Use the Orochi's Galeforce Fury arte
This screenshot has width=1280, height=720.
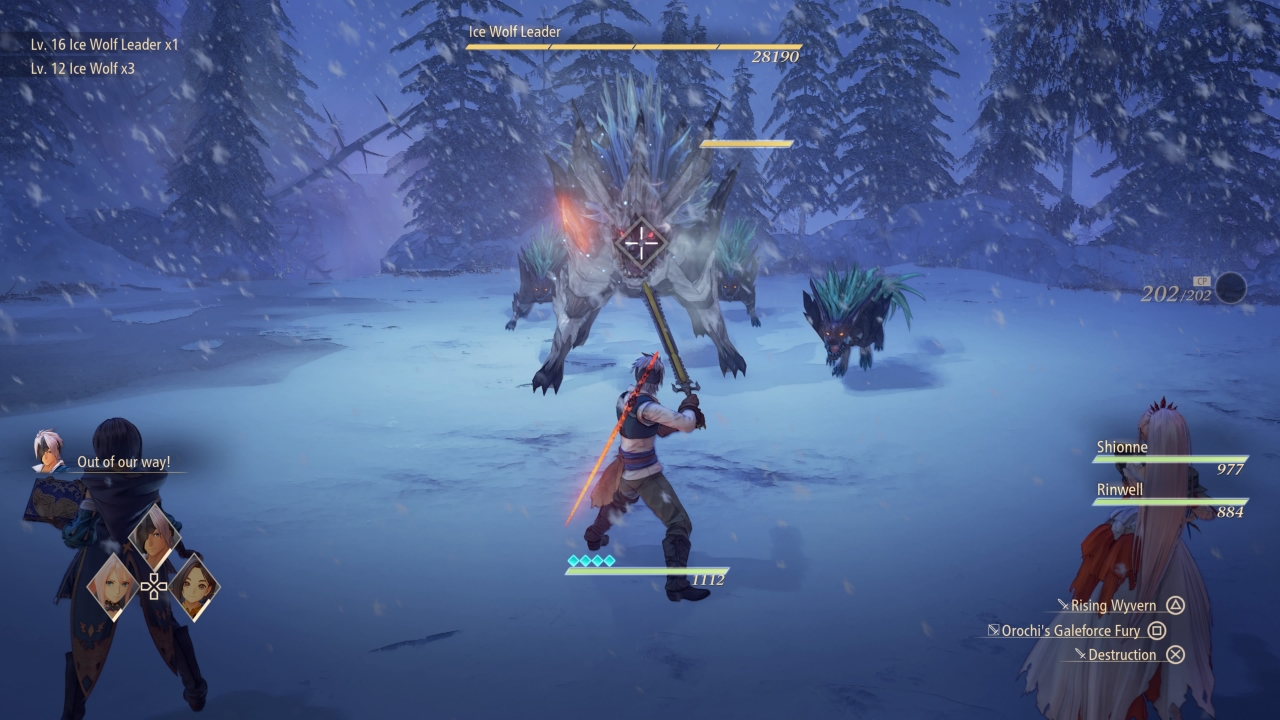(x=1070, y=631)
